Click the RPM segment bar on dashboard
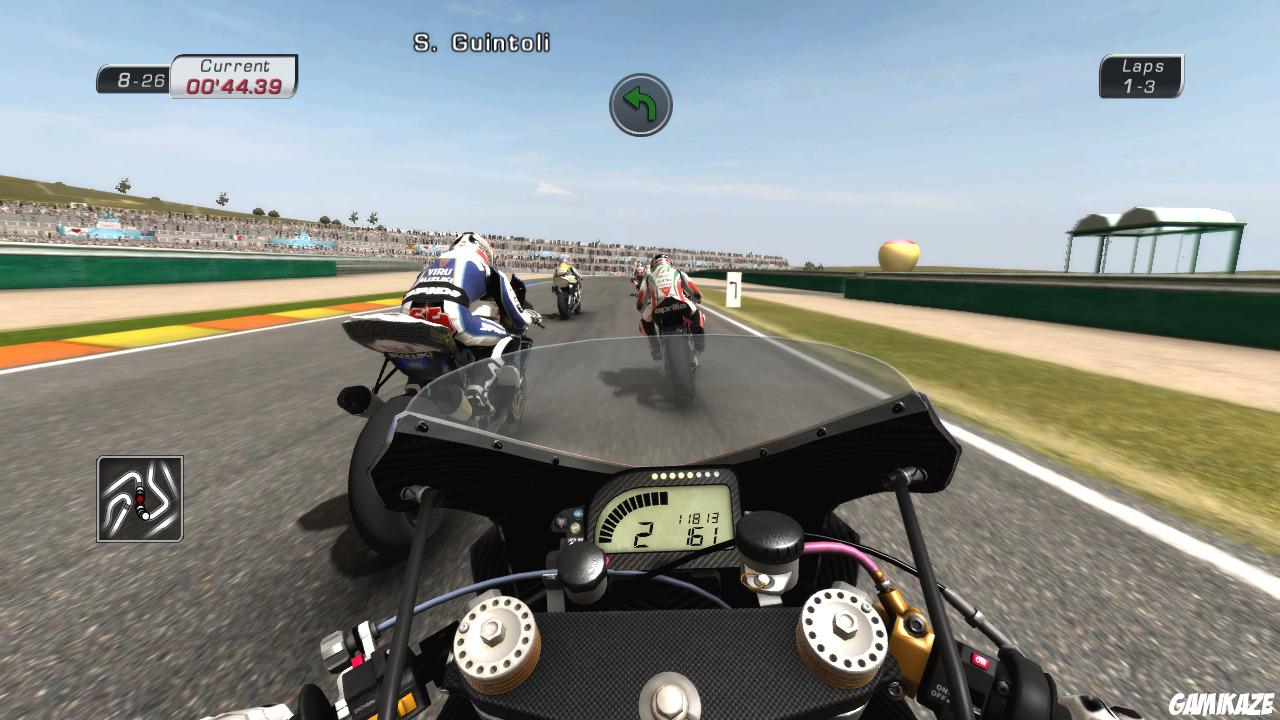Viewport: 1280px width, 720px height. pos(632,506)
